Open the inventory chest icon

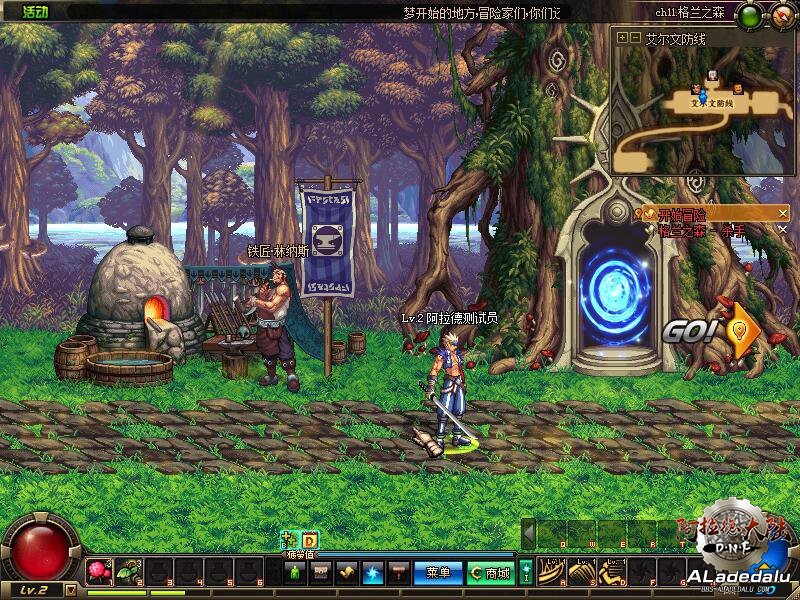pos(321,573)
